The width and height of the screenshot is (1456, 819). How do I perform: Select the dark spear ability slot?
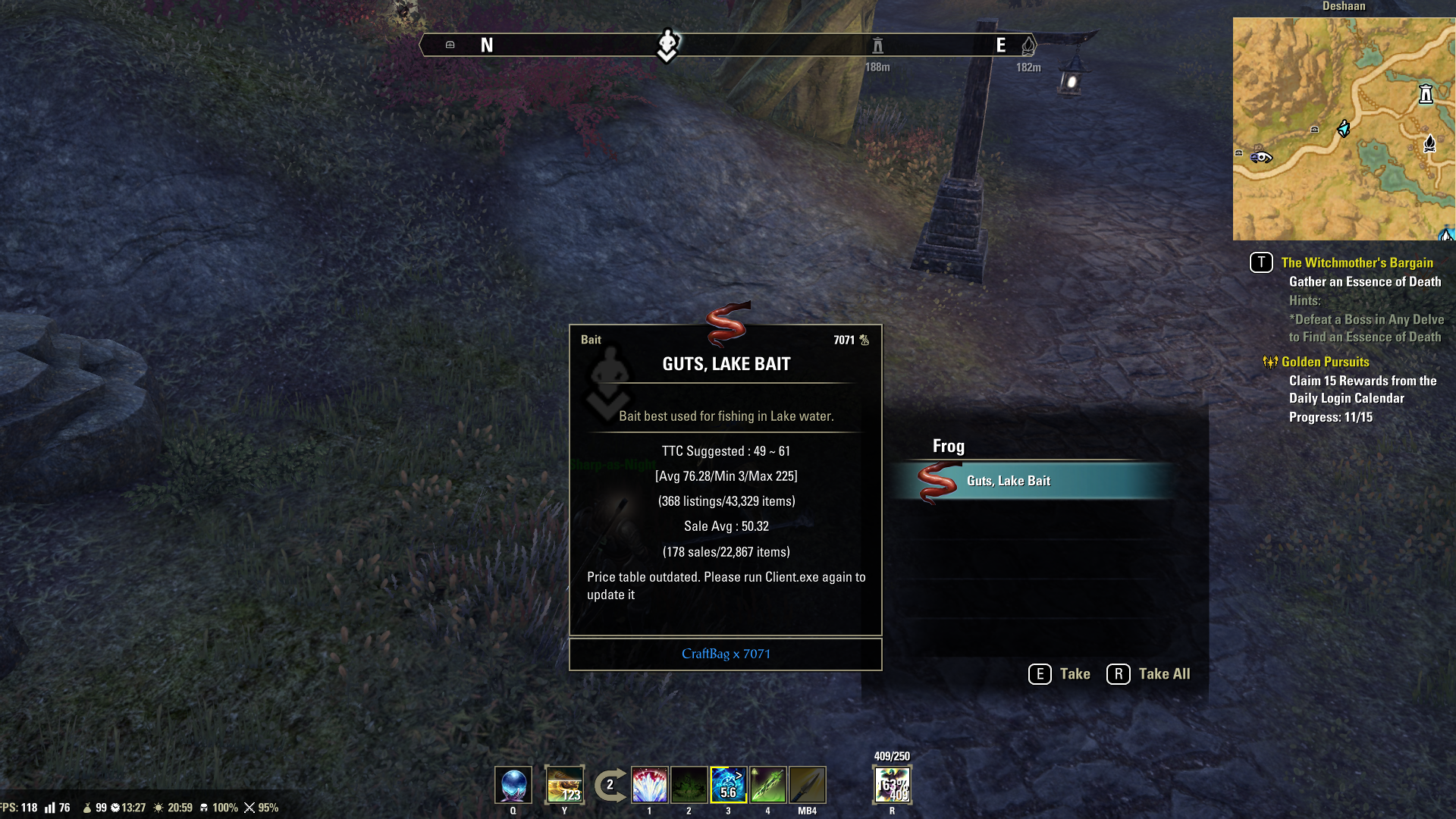[808, 785]
